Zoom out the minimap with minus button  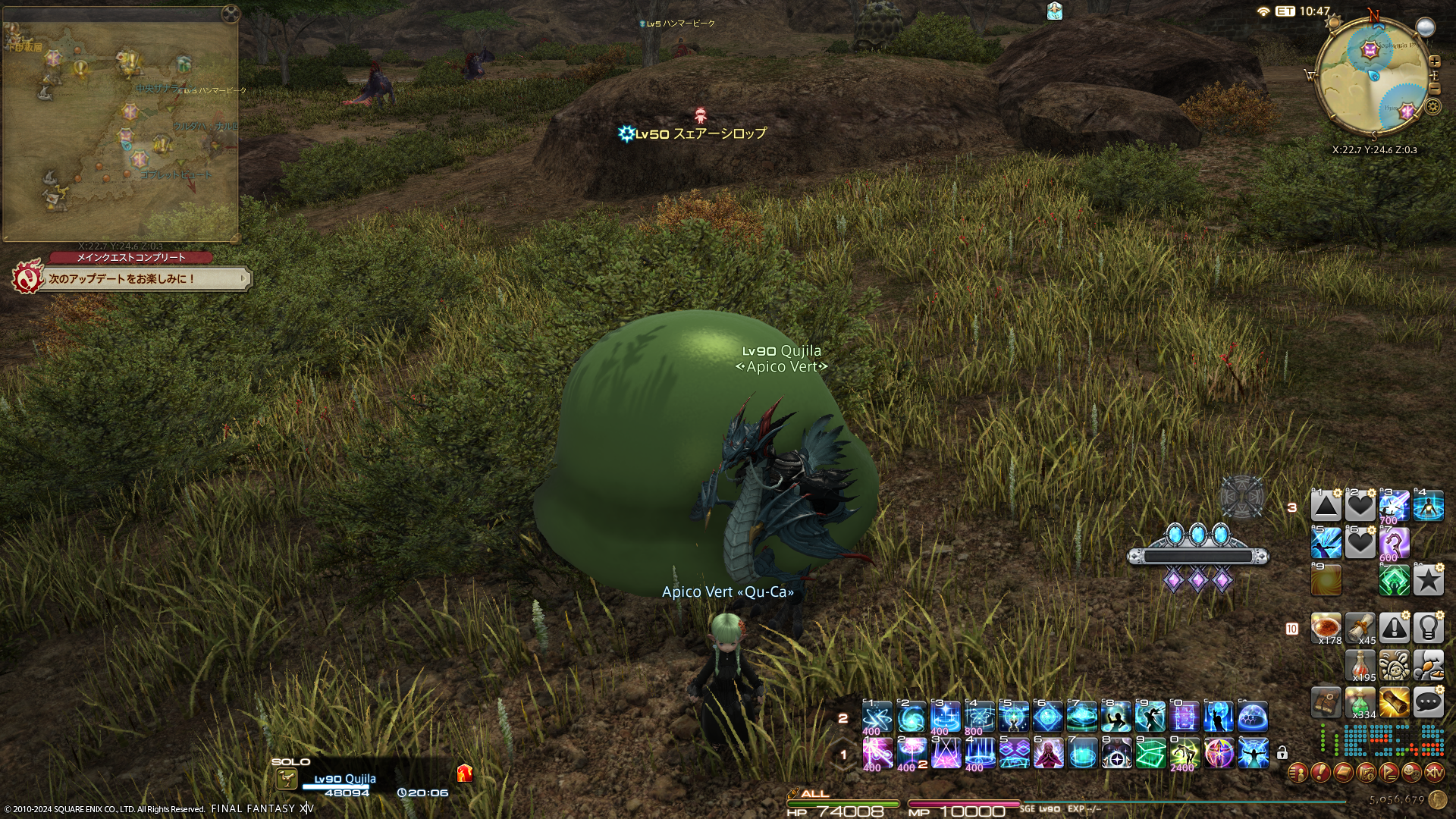tap(1434, 89)
